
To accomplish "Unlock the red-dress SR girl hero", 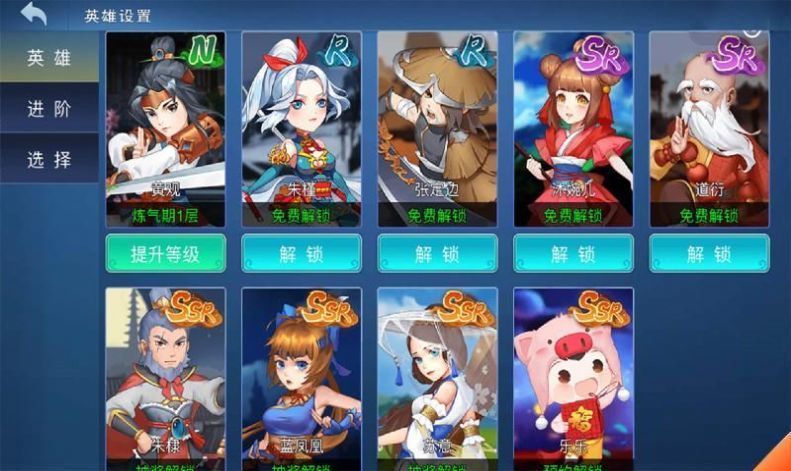I will (x=573, y=254).
